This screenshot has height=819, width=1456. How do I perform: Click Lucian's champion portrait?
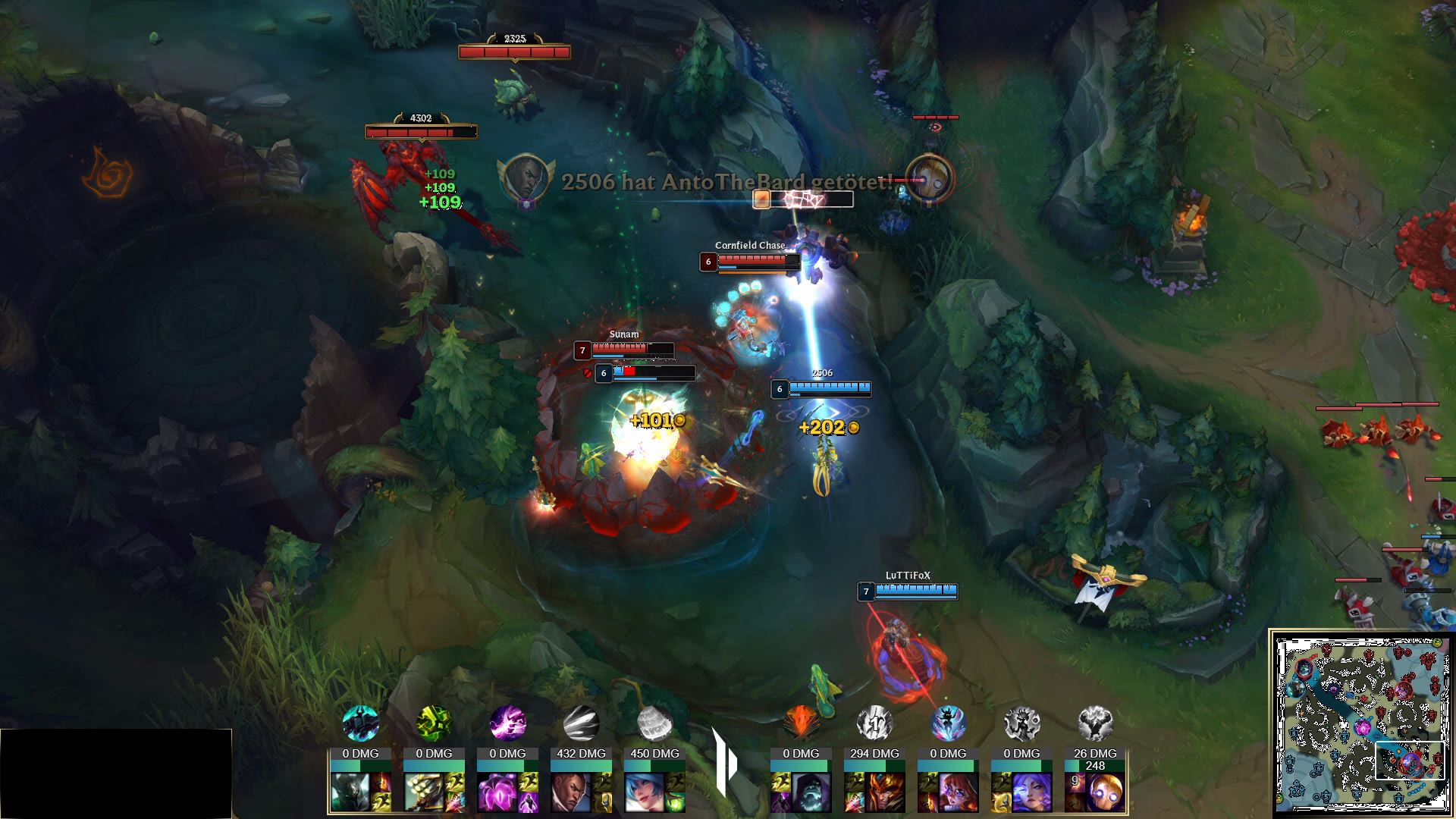(x=570, y=792)
